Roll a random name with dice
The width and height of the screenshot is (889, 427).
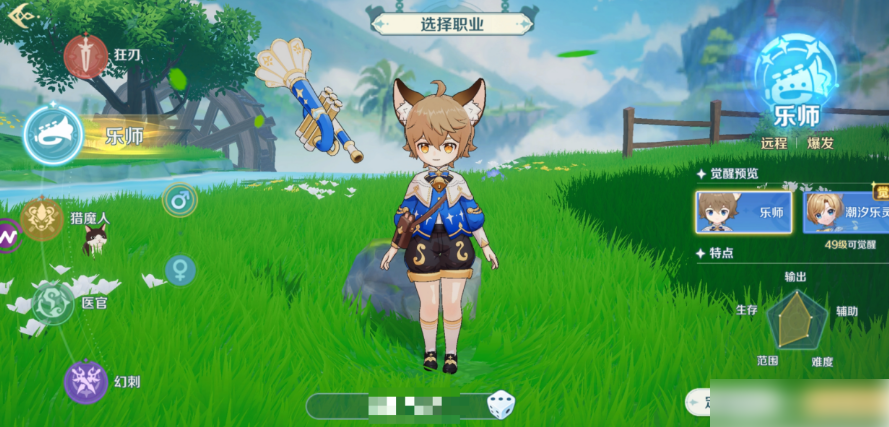click(x=500, y=405)
